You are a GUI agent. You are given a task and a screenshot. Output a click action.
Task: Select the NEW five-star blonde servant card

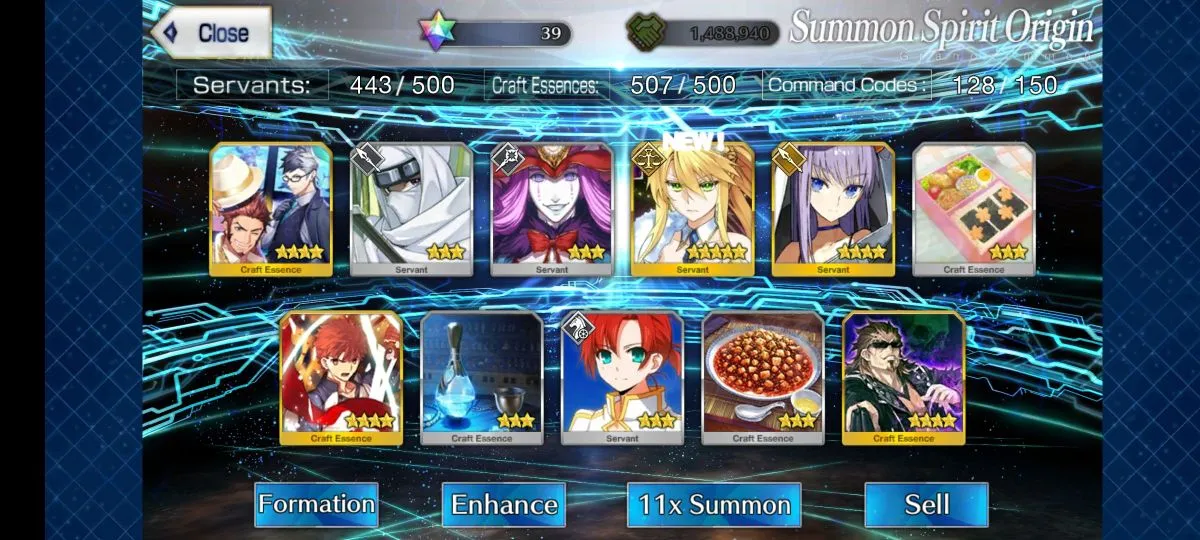click(x=692, y=209)
